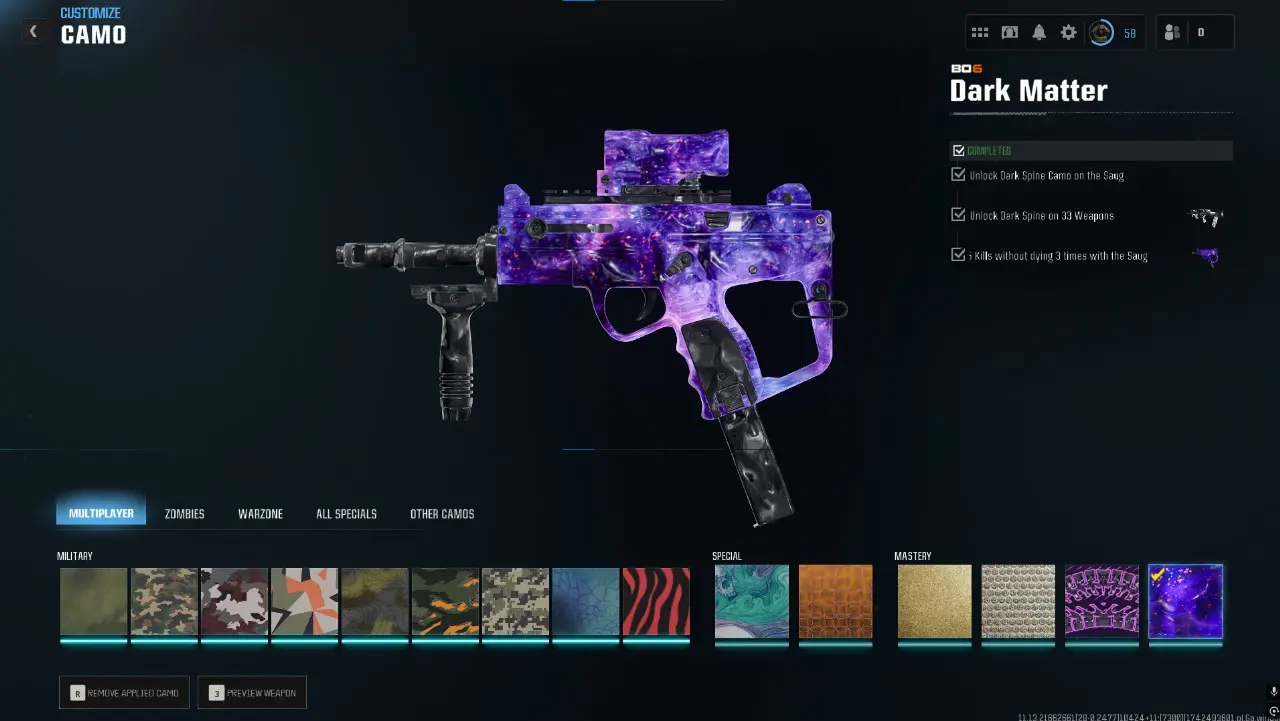Click the COMPLETED checkbox header
The width and height of the screenshot is (1280, 721).
958,150
